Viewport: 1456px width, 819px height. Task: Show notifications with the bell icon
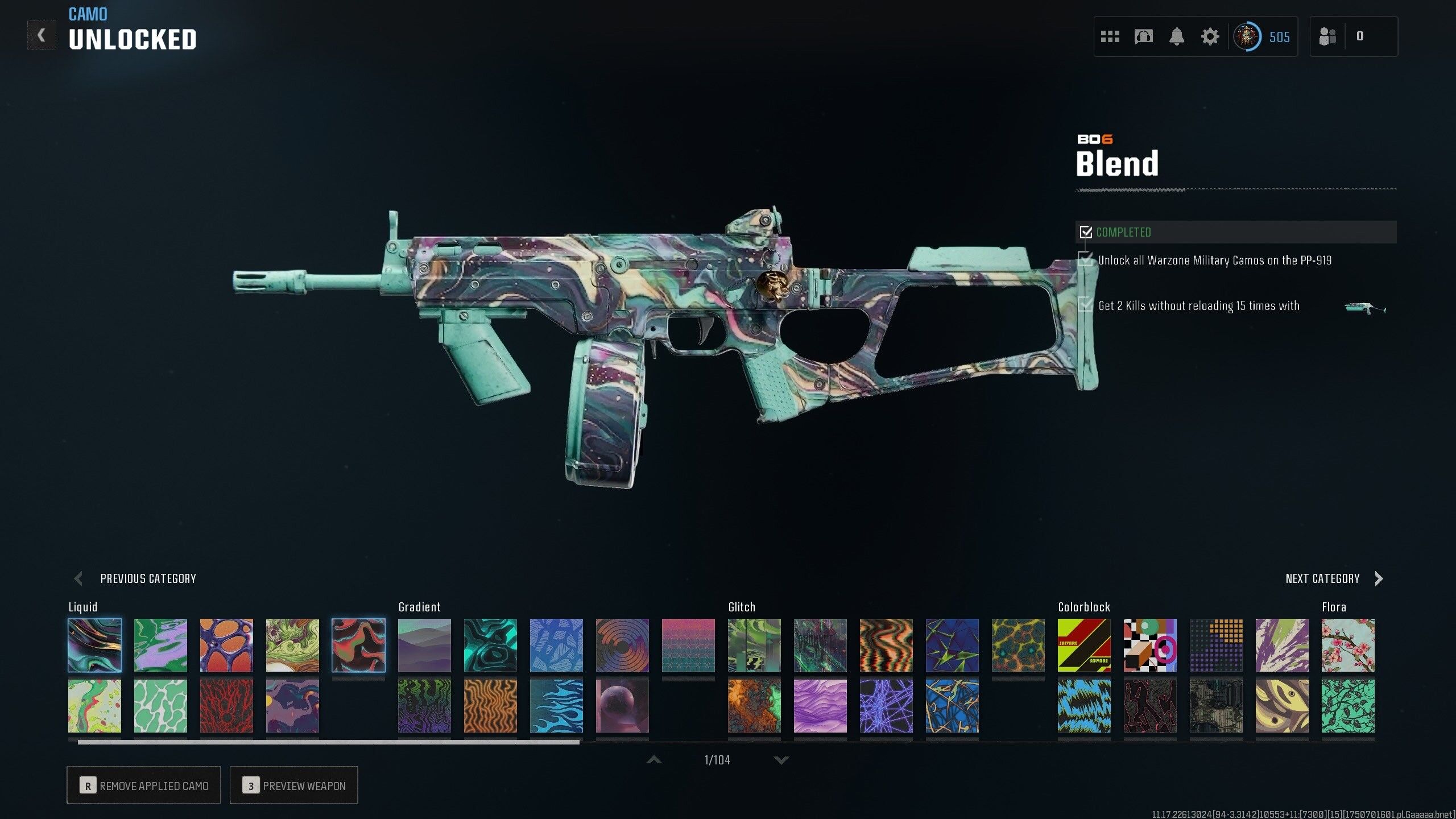[1177, 37]
